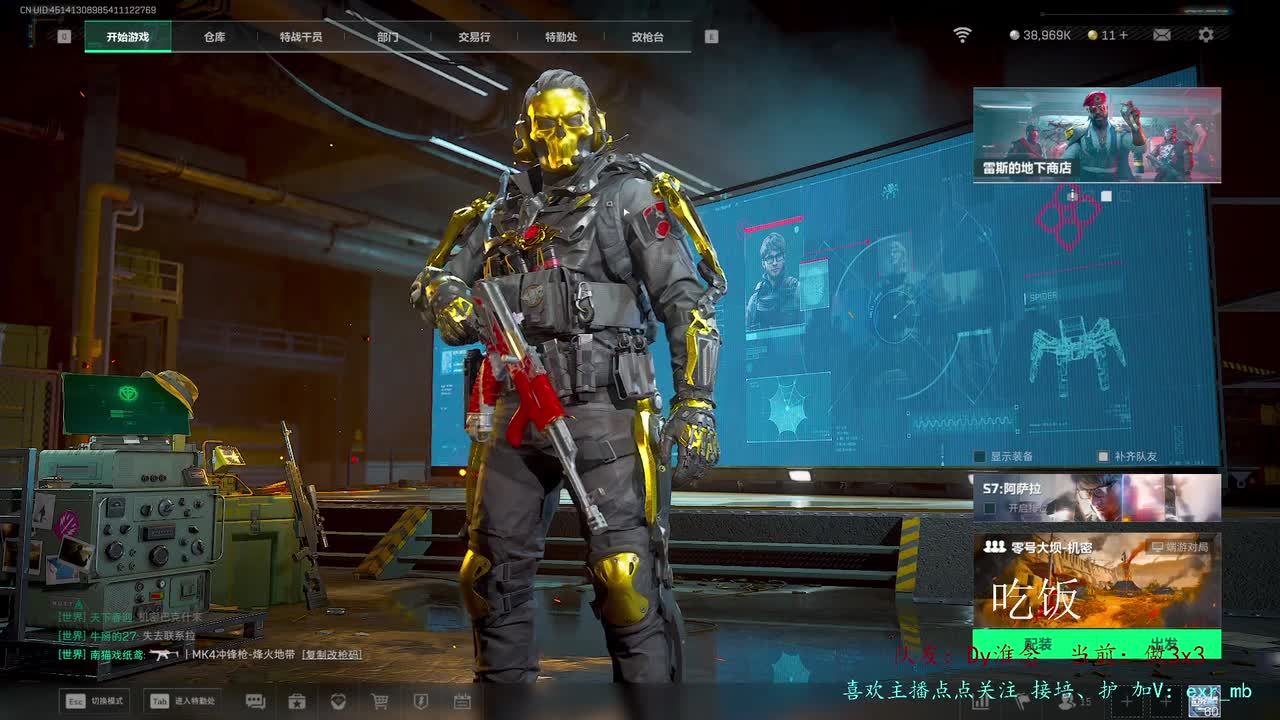
Task: Open the 特战干员 operators tab
Action: (x=301, y=37)
